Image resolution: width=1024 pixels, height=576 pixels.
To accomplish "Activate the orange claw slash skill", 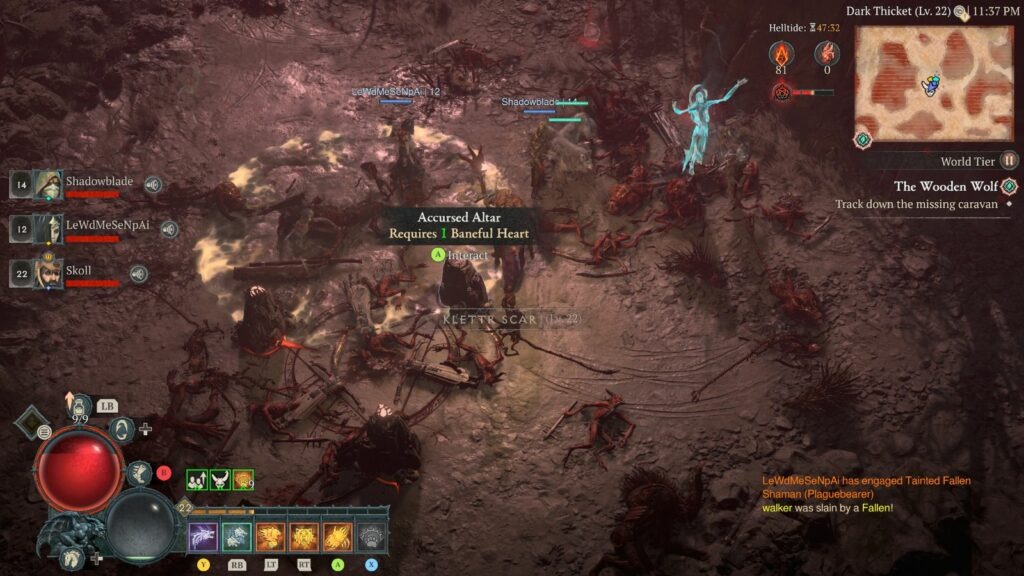I will pos(338,537).
